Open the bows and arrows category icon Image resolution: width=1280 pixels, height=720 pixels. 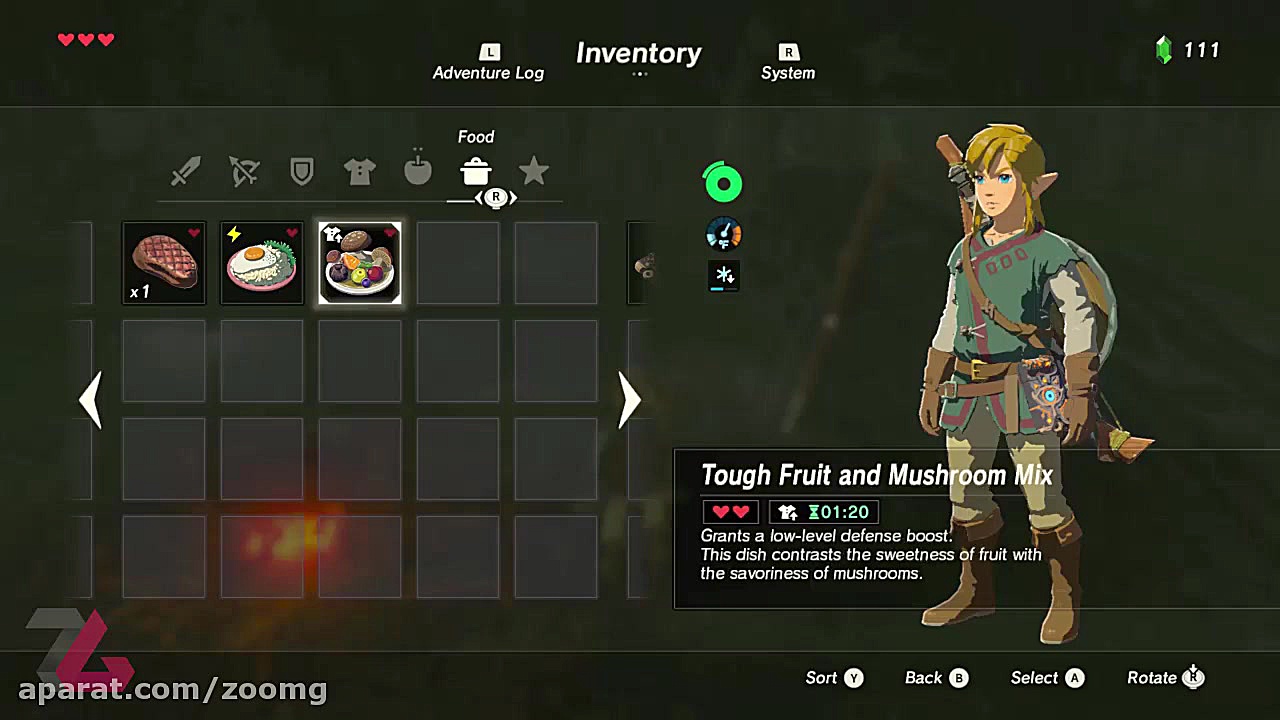pos(244,171)
